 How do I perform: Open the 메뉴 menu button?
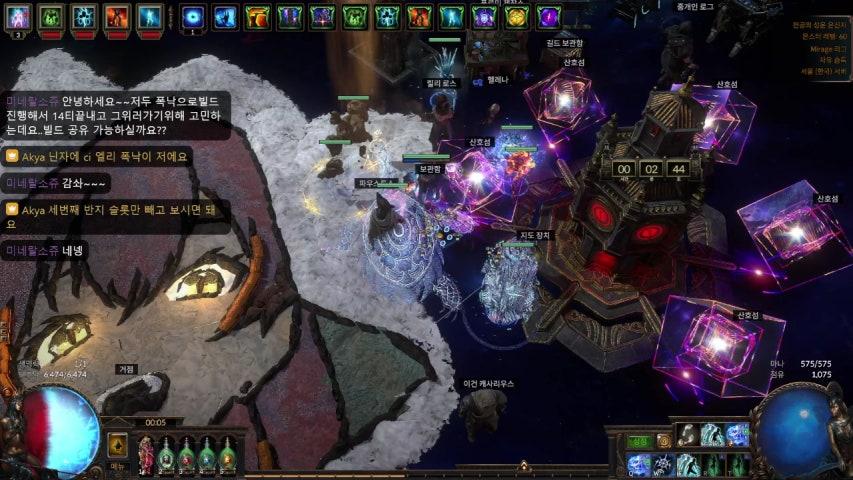tap(118, 466)
